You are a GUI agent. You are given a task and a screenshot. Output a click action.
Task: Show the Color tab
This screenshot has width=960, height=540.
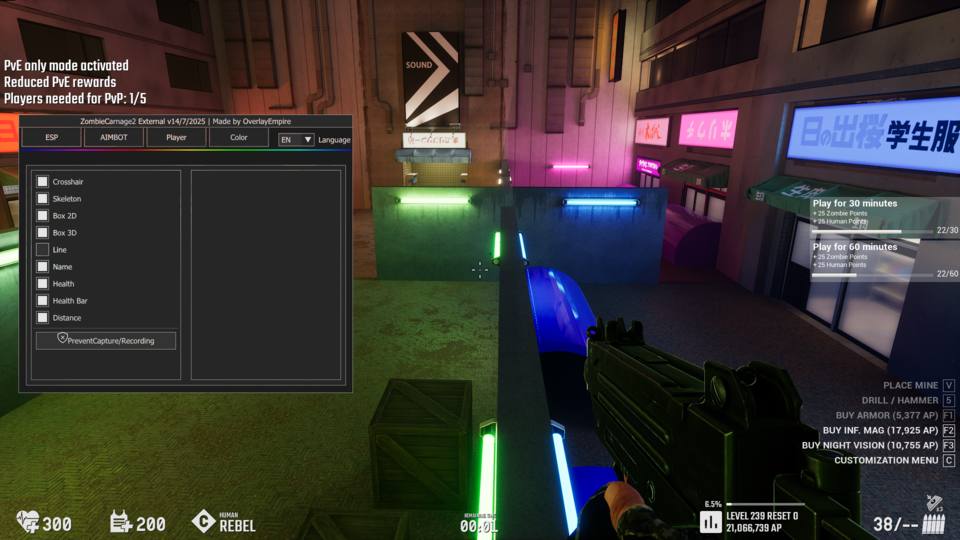point(238,138)
